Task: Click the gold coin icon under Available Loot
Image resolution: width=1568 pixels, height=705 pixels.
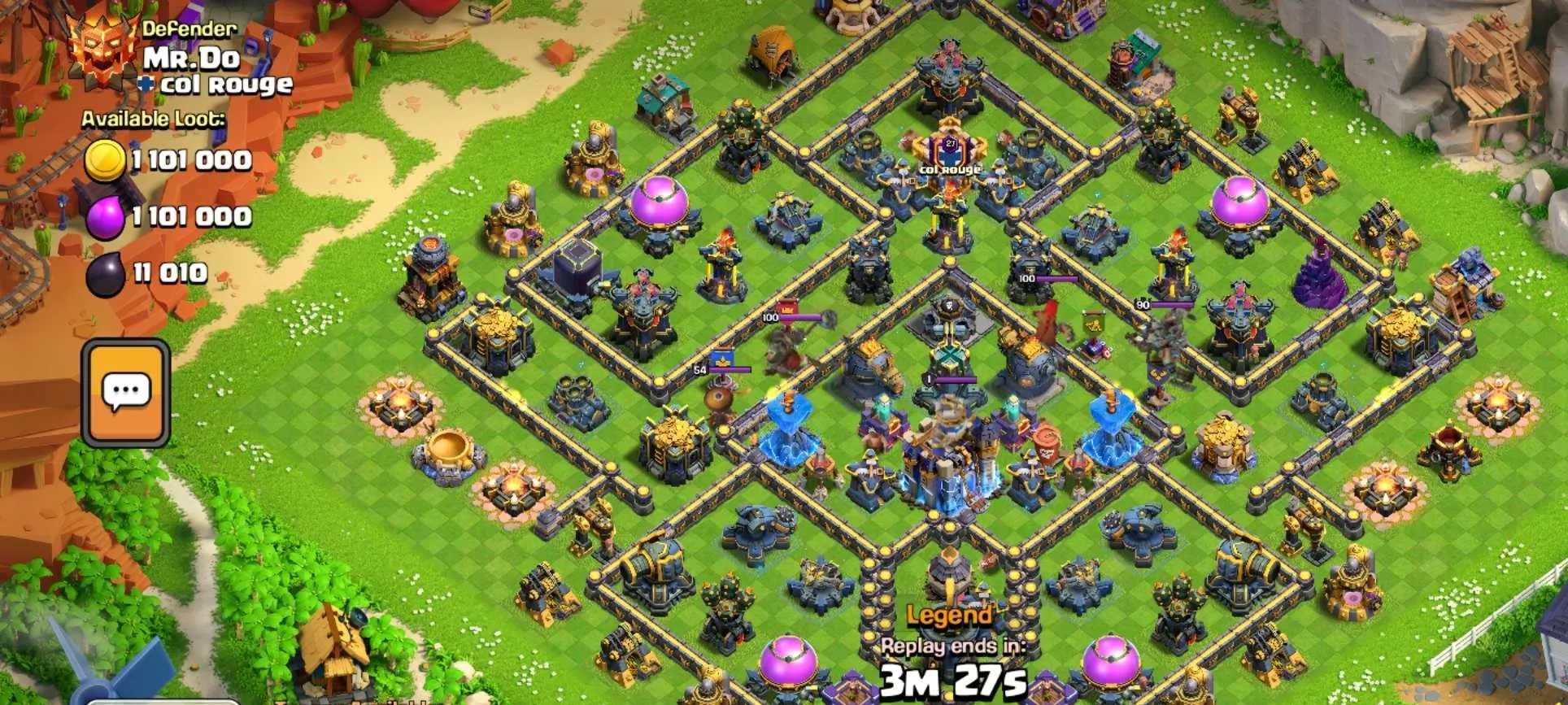Action: pos(106,159)
